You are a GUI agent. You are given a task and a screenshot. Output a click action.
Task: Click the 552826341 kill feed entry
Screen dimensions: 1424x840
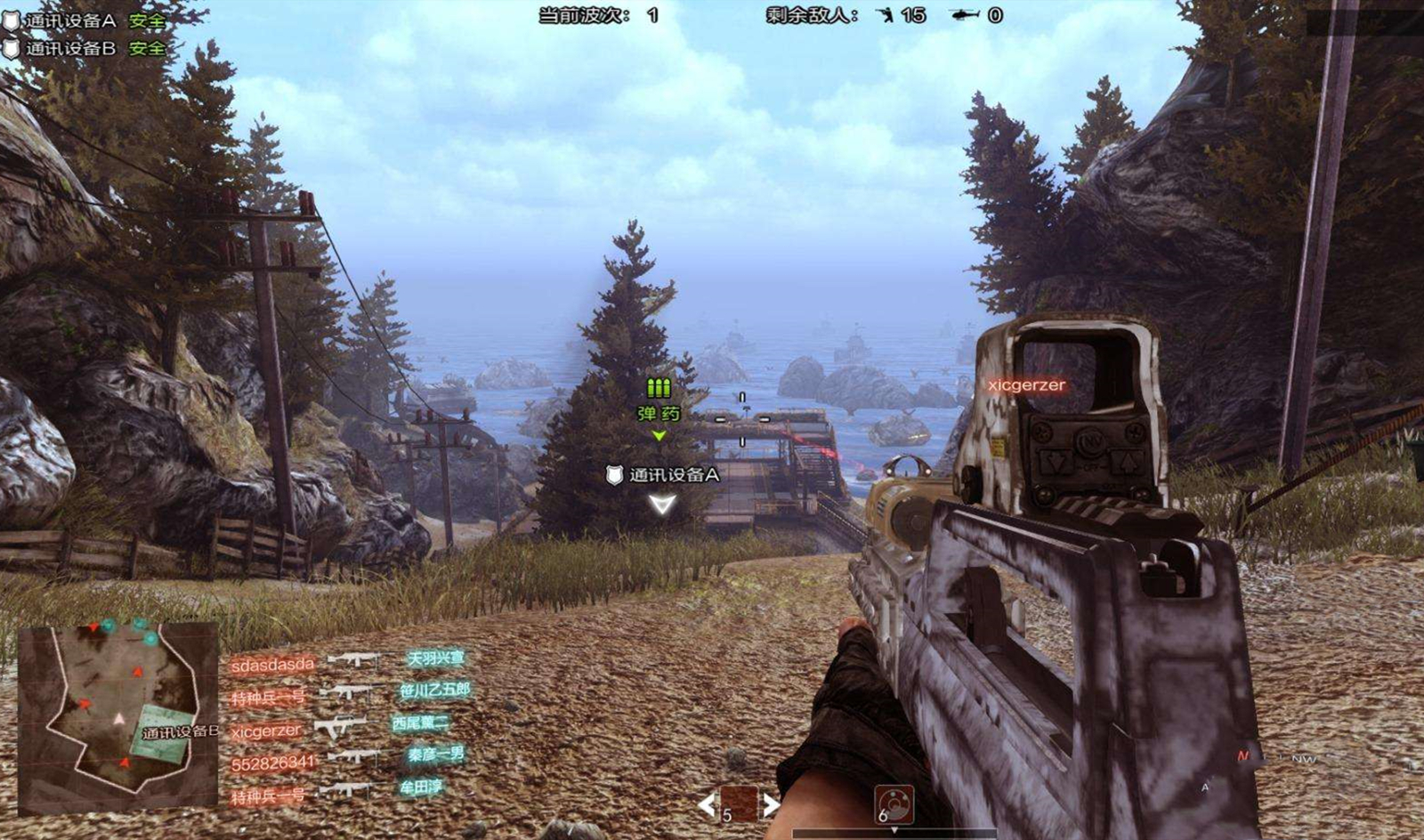272,763
